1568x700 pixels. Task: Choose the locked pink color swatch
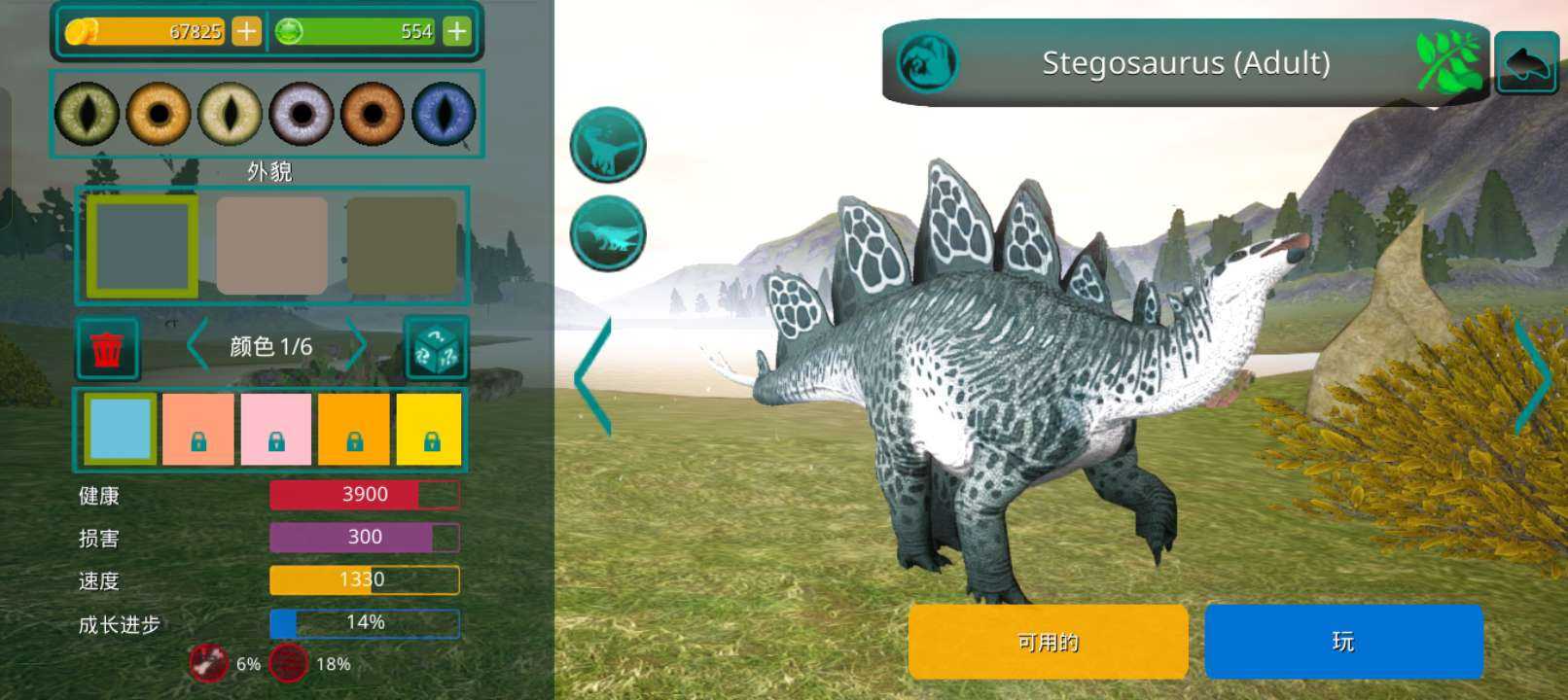[276, 429]
